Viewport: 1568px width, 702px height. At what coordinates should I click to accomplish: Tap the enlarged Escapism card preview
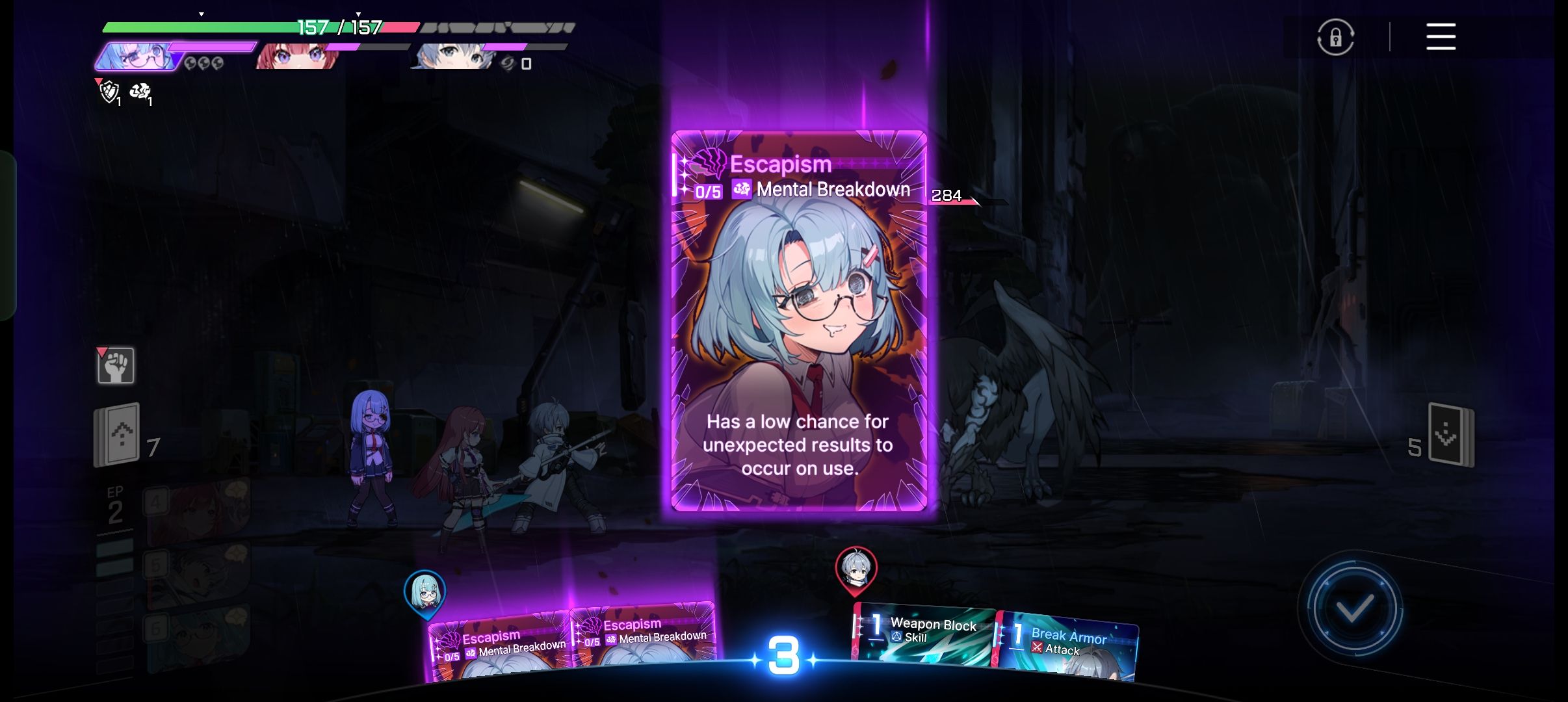click(798, 322)
